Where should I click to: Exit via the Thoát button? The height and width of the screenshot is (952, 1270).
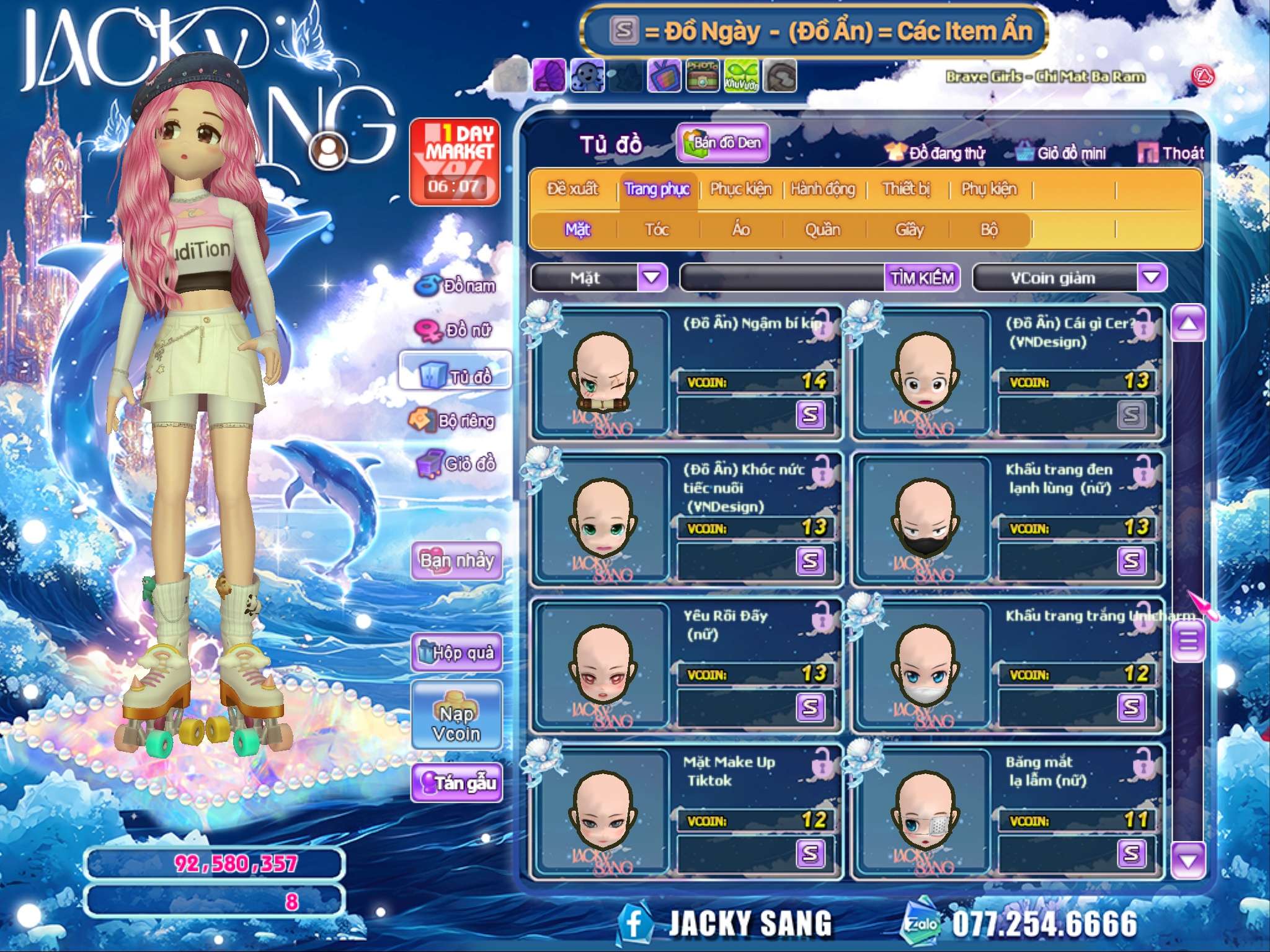[1171, 153]
